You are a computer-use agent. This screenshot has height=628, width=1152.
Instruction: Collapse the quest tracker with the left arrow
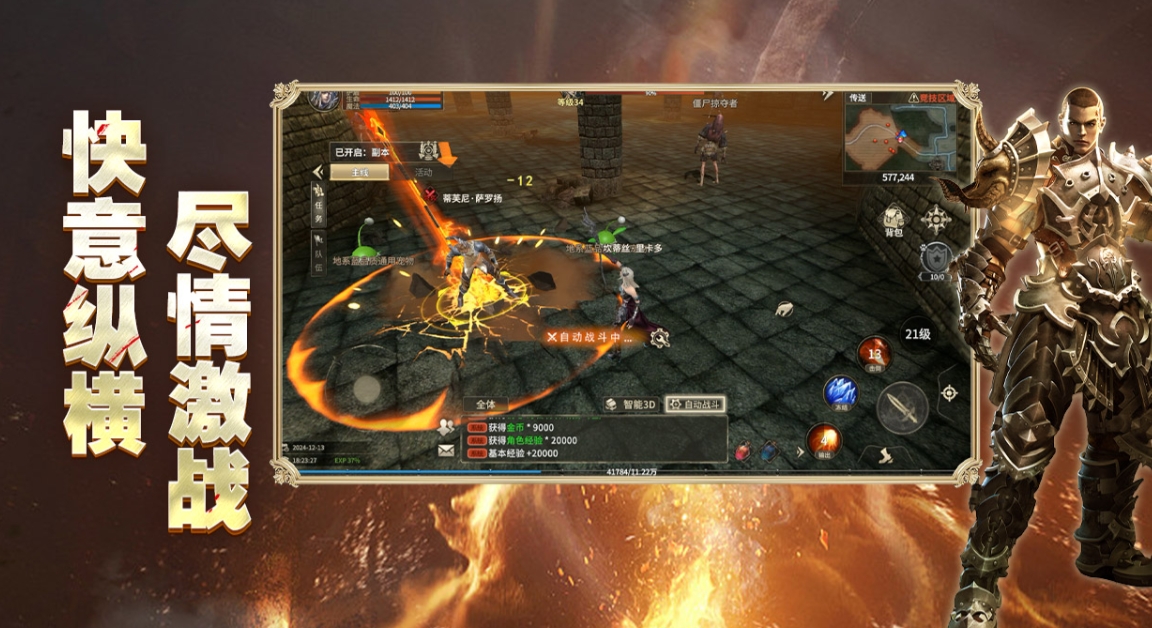coord(318,172)
